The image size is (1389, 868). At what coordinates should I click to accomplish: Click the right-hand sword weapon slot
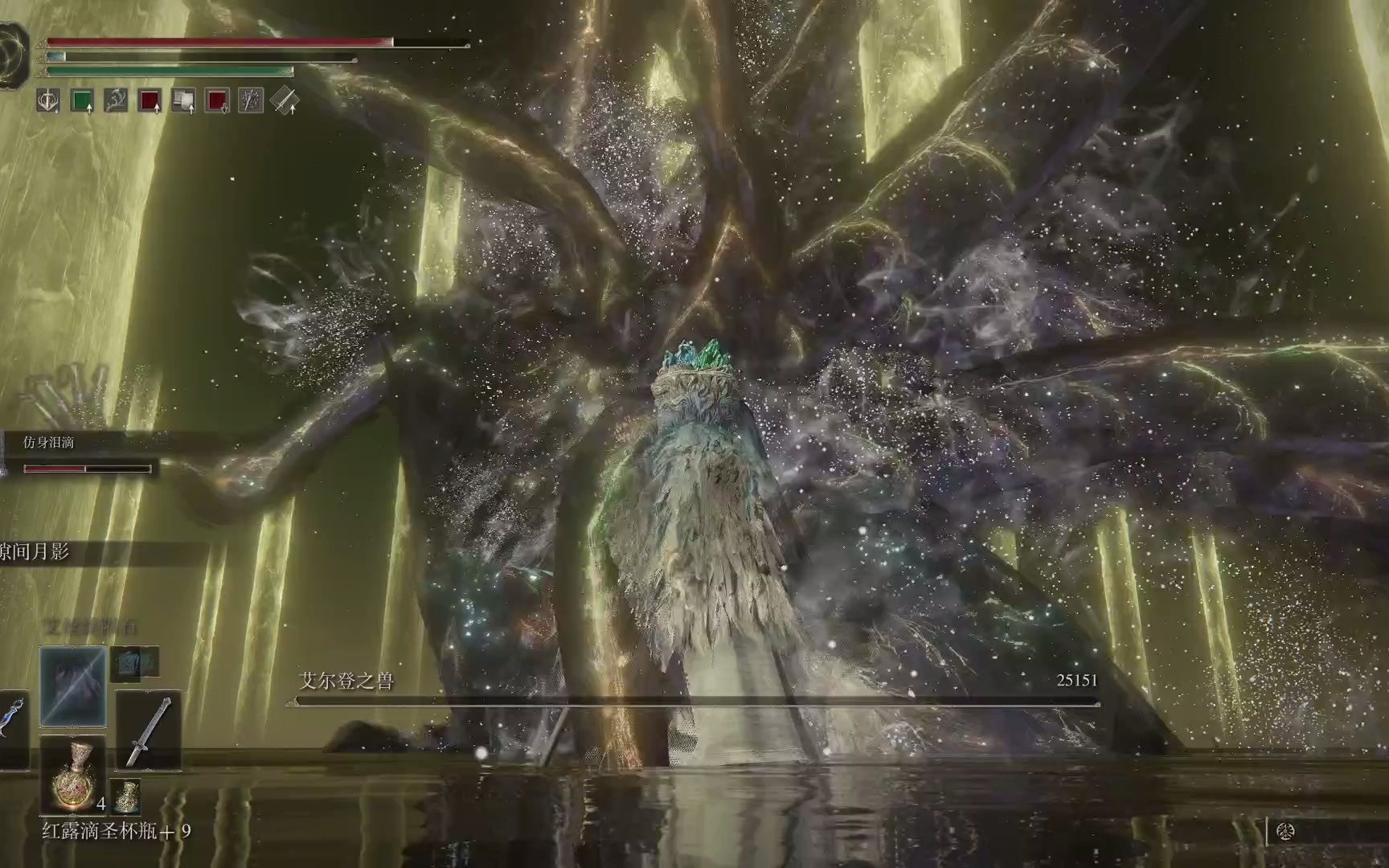coord(149,731)
